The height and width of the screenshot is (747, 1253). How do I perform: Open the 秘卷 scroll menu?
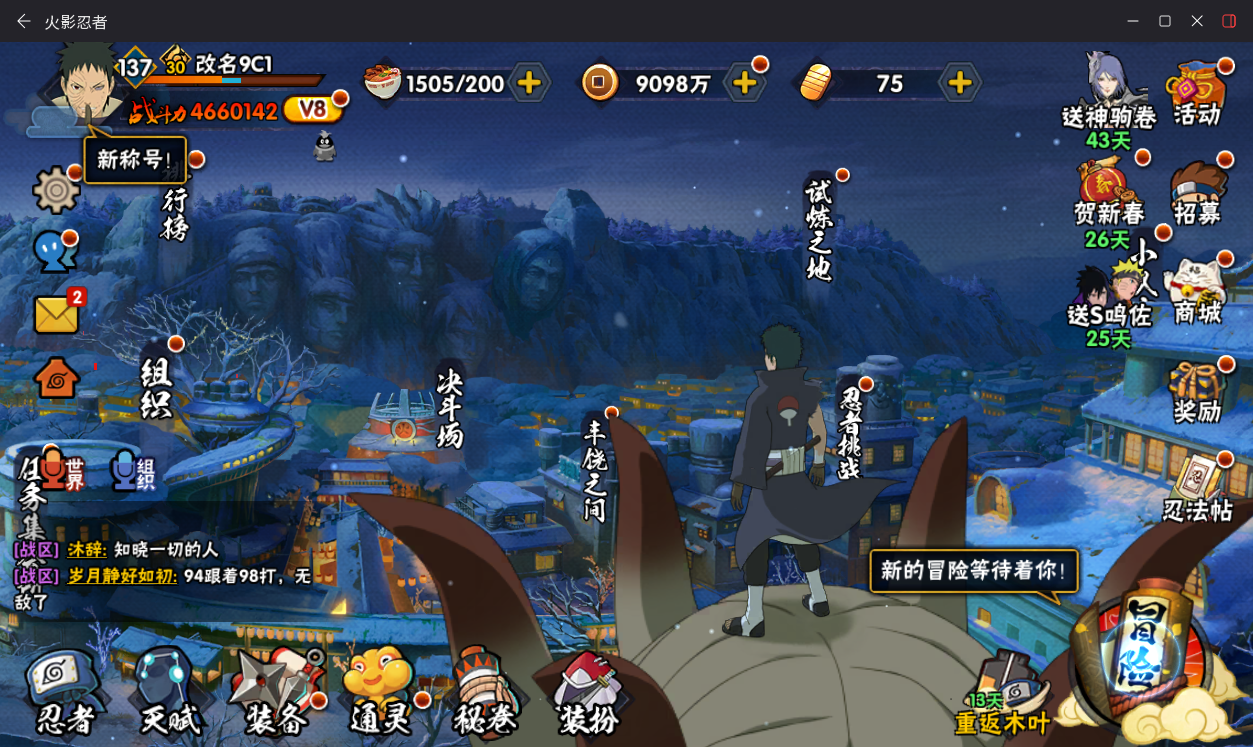click(x=486, y=691)
